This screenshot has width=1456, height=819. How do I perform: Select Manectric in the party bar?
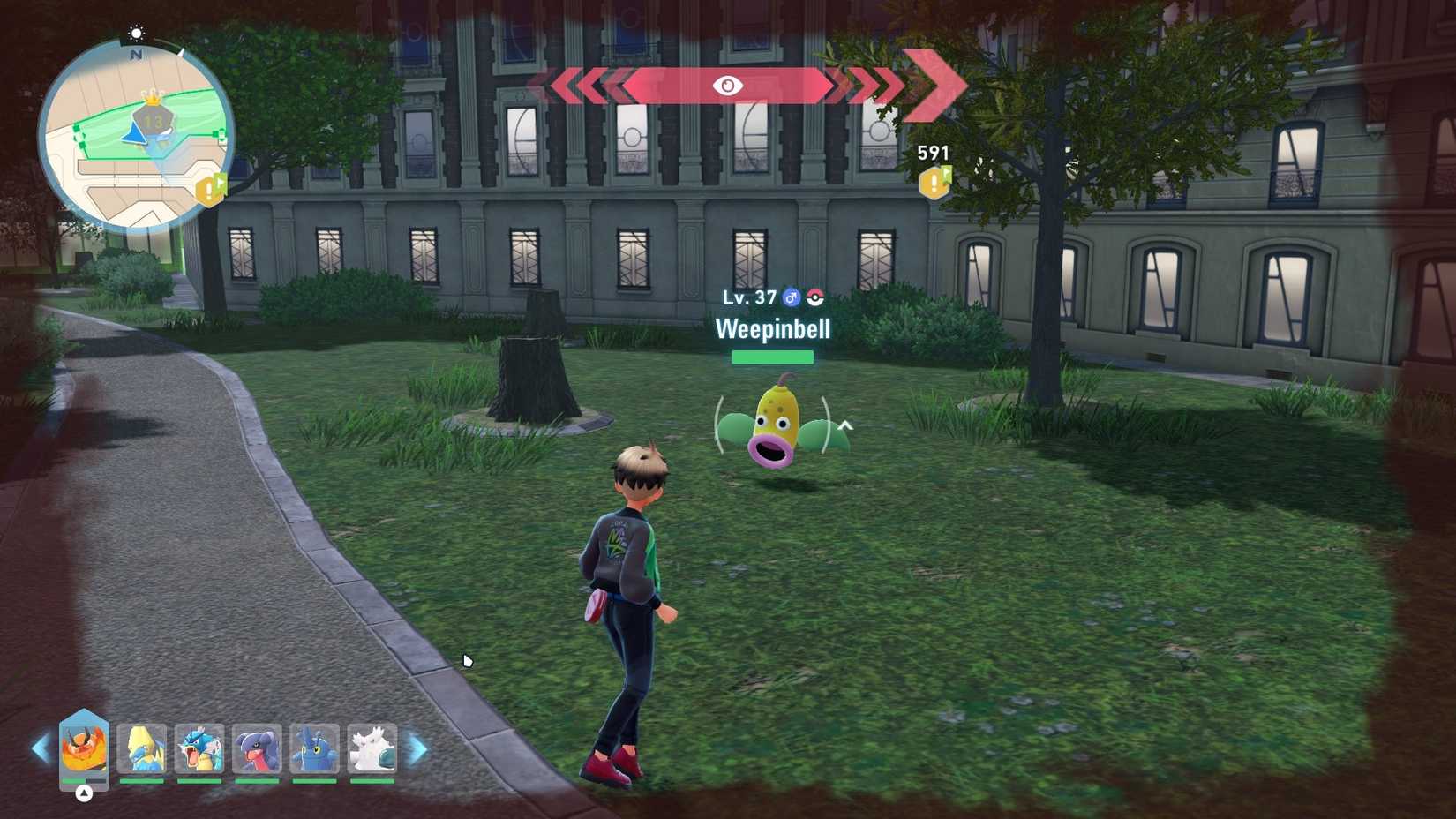(x=144, y=750)
